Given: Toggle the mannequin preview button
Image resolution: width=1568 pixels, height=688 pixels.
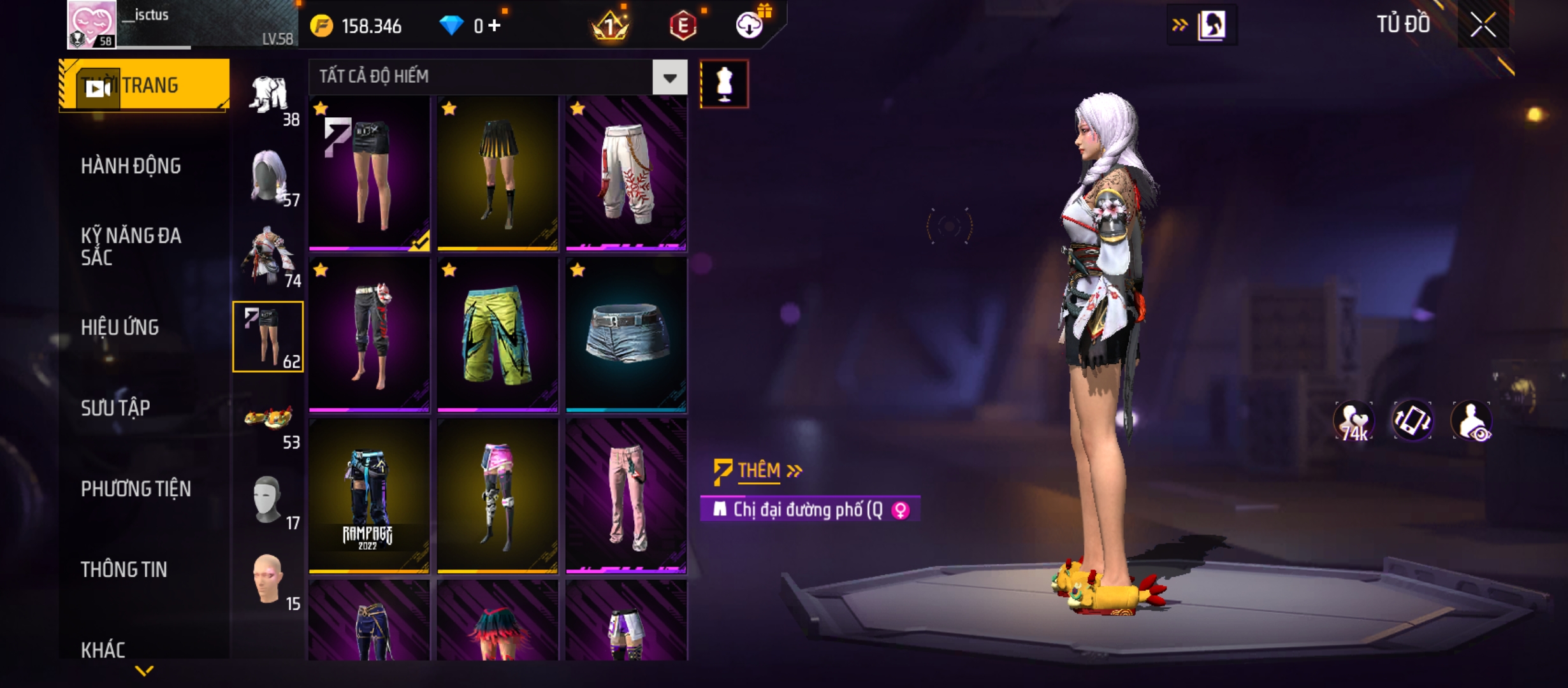Looking at the screenshot, I should click(724, 84).
